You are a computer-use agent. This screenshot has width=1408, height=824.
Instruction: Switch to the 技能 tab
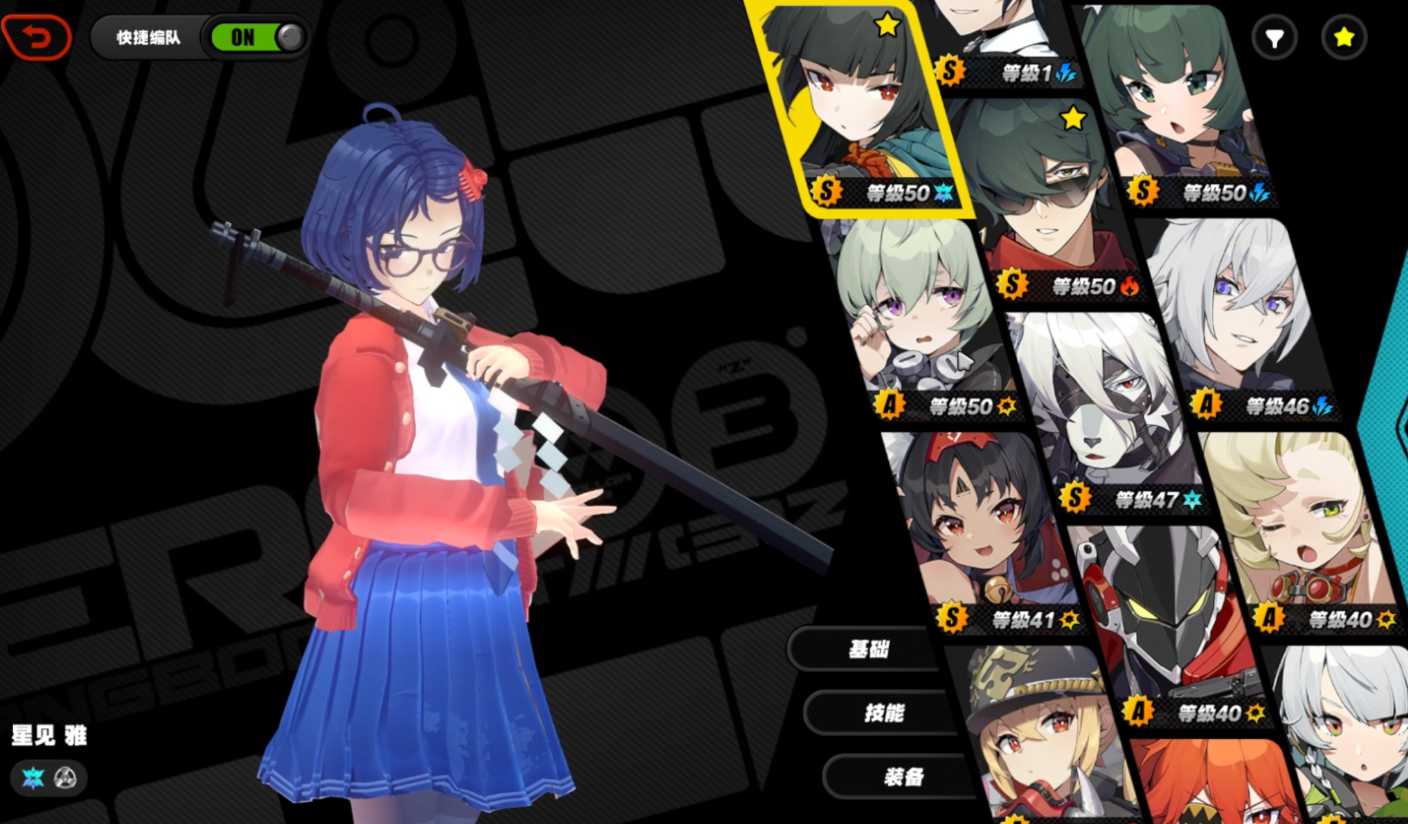point(884,712)
